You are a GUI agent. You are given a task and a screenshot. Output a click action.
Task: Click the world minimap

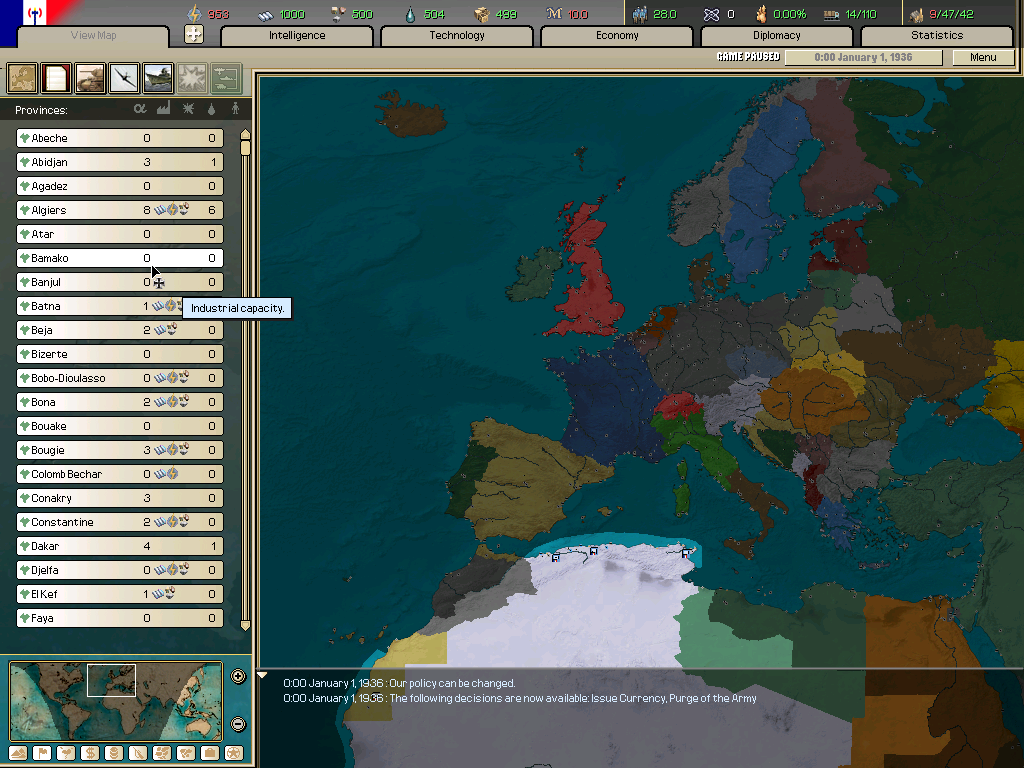tap(116, 700)
